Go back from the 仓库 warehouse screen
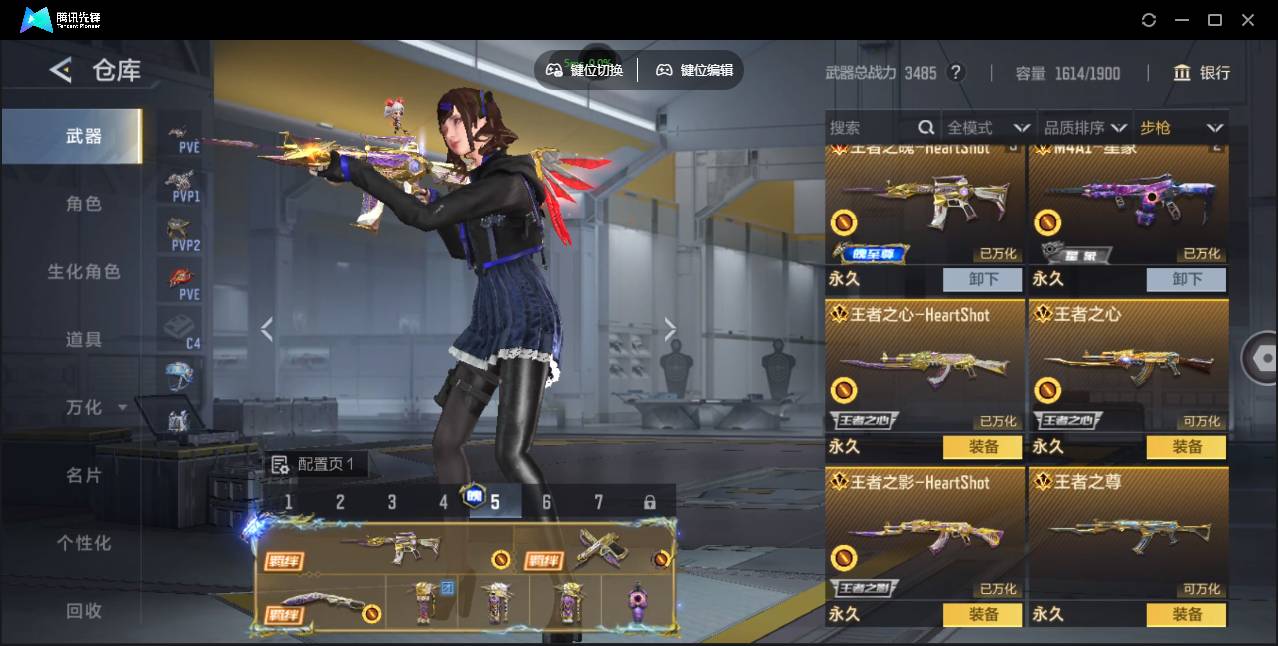 point(61,70)
